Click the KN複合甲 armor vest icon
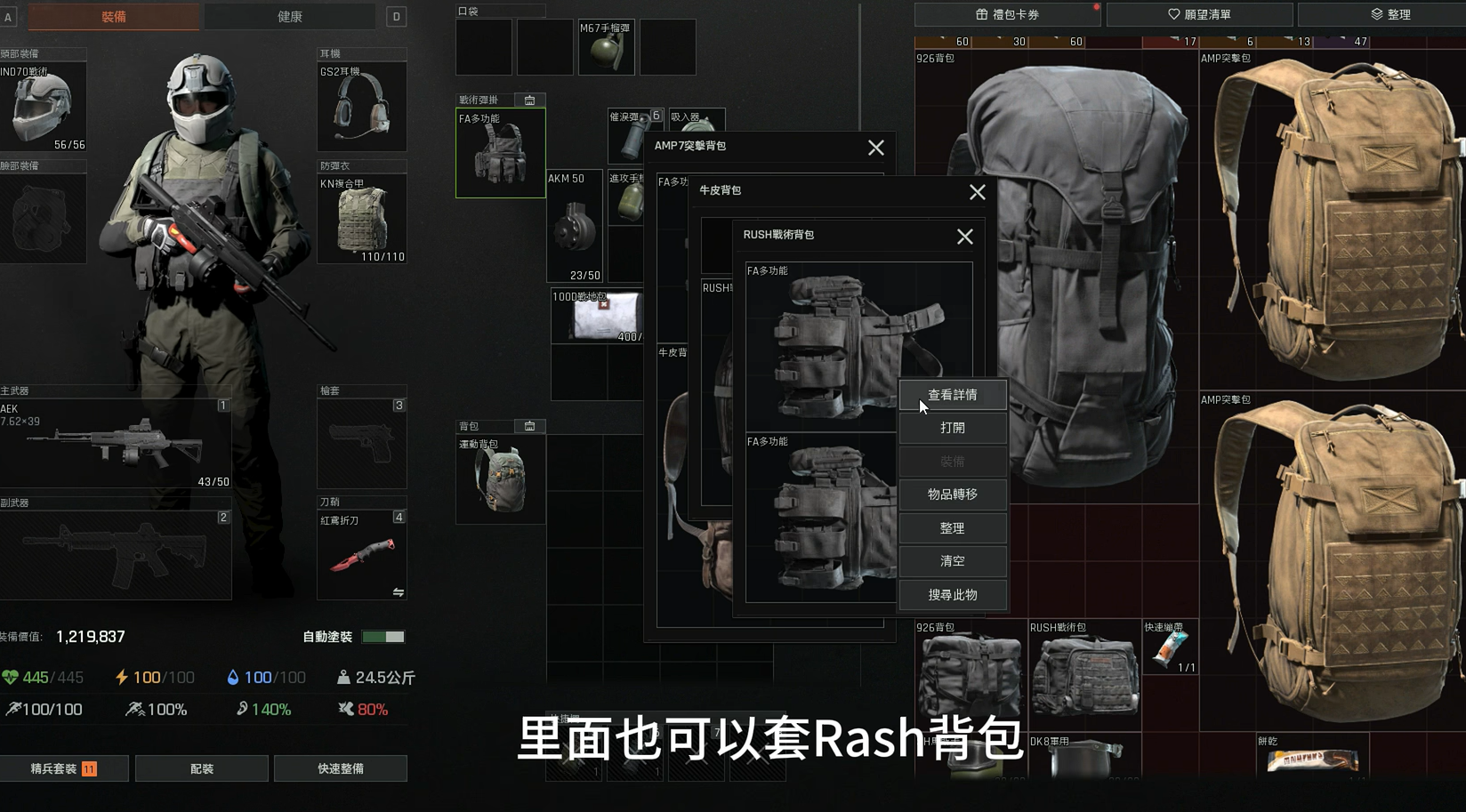1466x812 pixels. (x=361, y=218)
